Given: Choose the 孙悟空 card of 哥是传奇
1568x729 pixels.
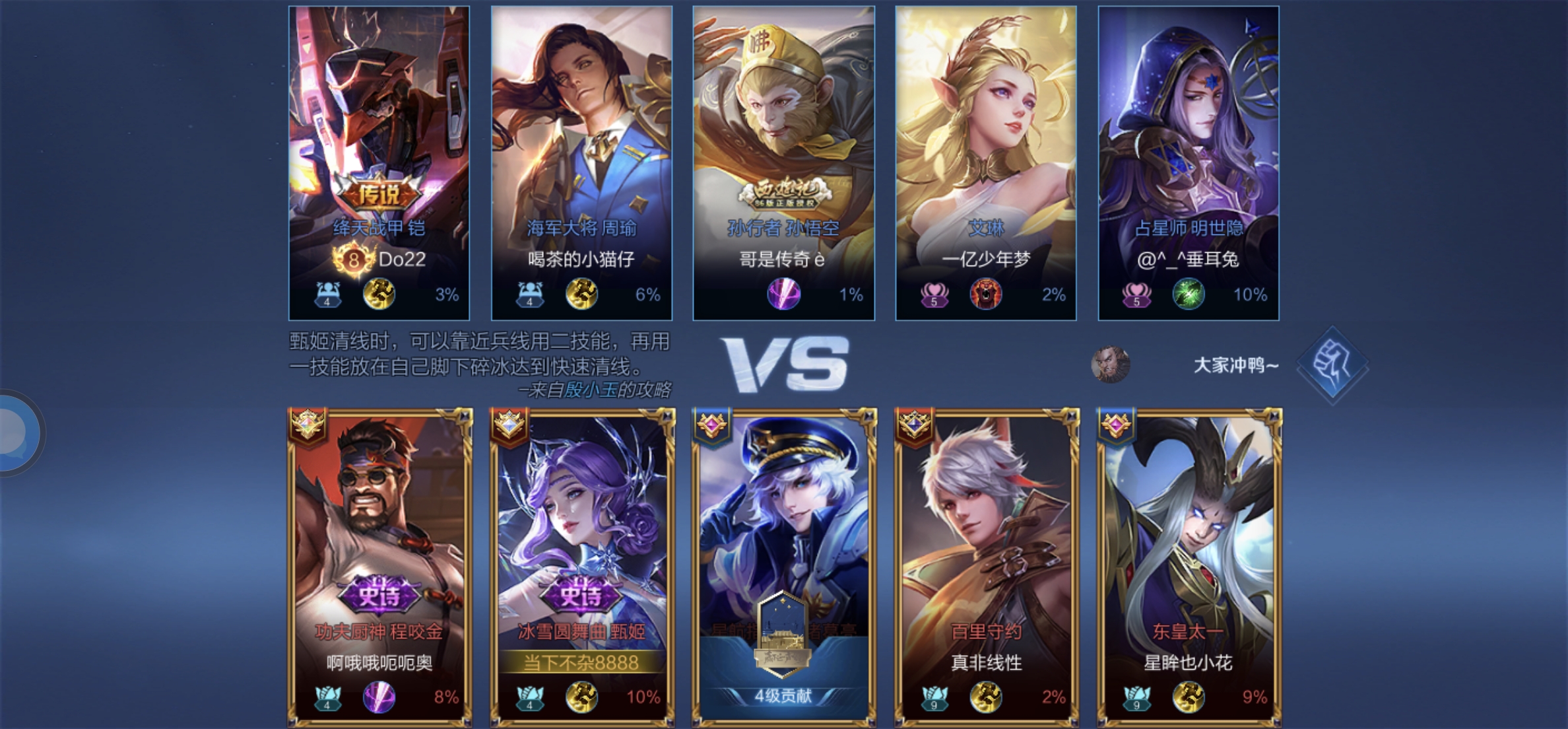Looking at the screenshot, I should [783, 162].
